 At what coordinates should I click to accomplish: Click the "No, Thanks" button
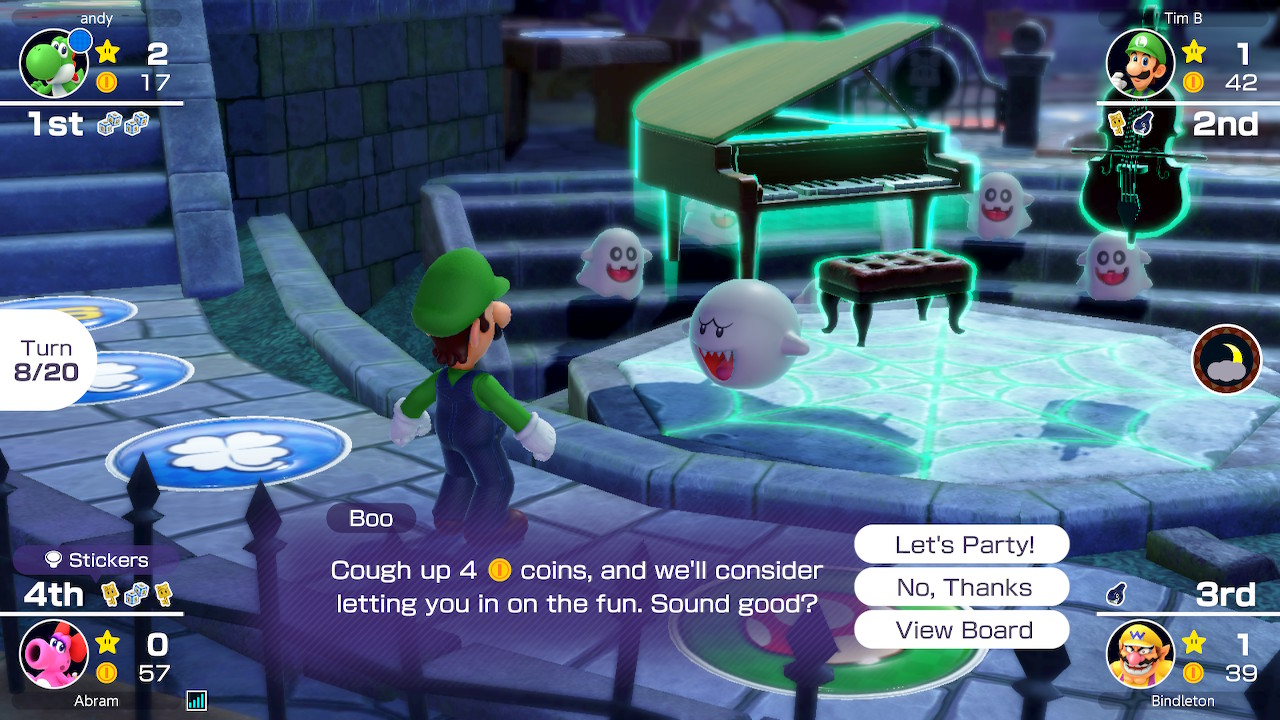(961, 587)
